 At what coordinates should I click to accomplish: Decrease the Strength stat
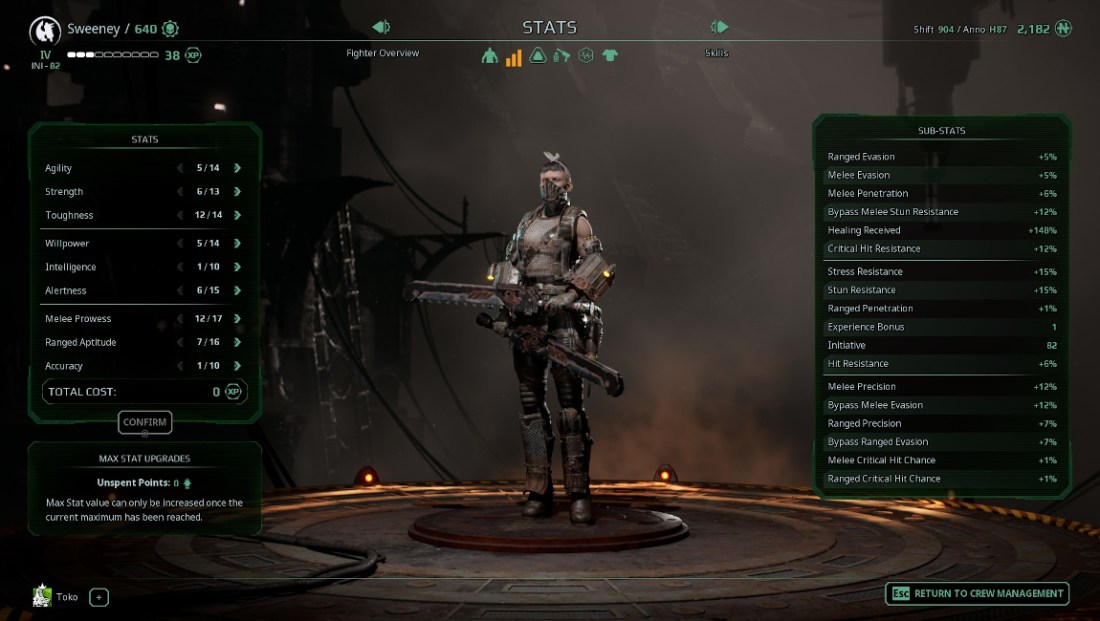point(180,192)
